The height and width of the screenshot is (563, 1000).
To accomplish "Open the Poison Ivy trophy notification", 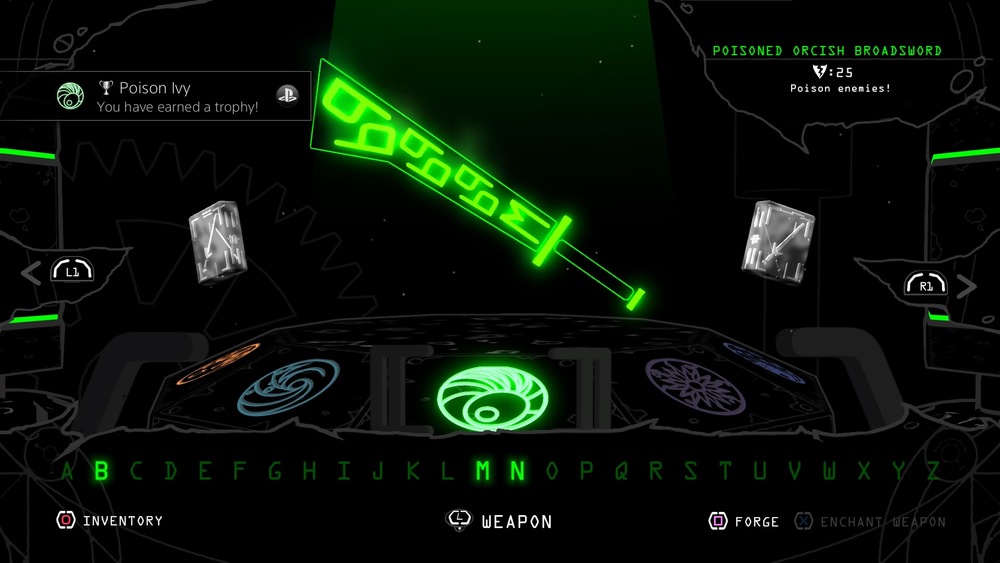I will point(160,96).
